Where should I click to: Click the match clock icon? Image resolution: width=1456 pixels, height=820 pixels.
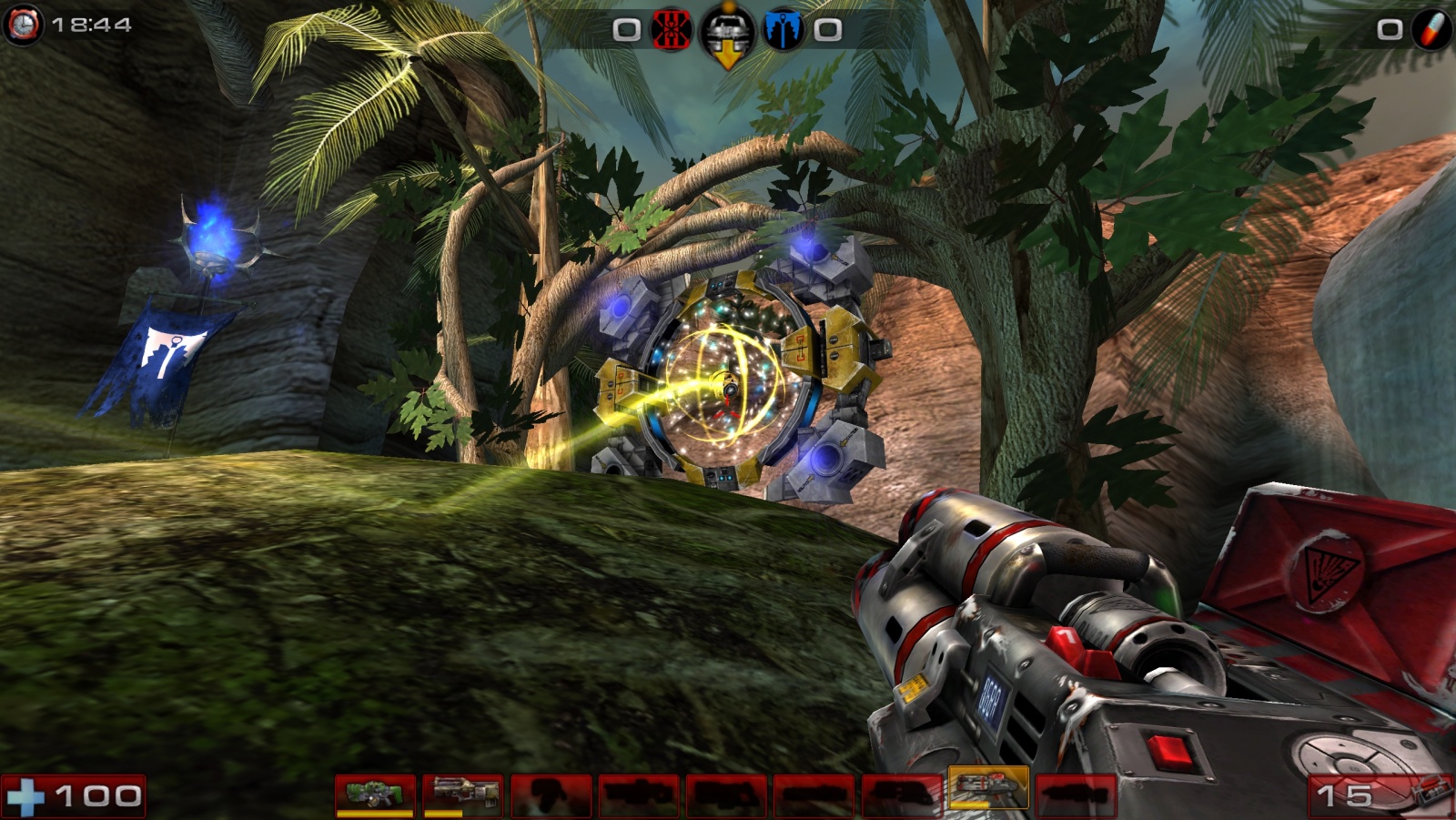click(23, 25)
